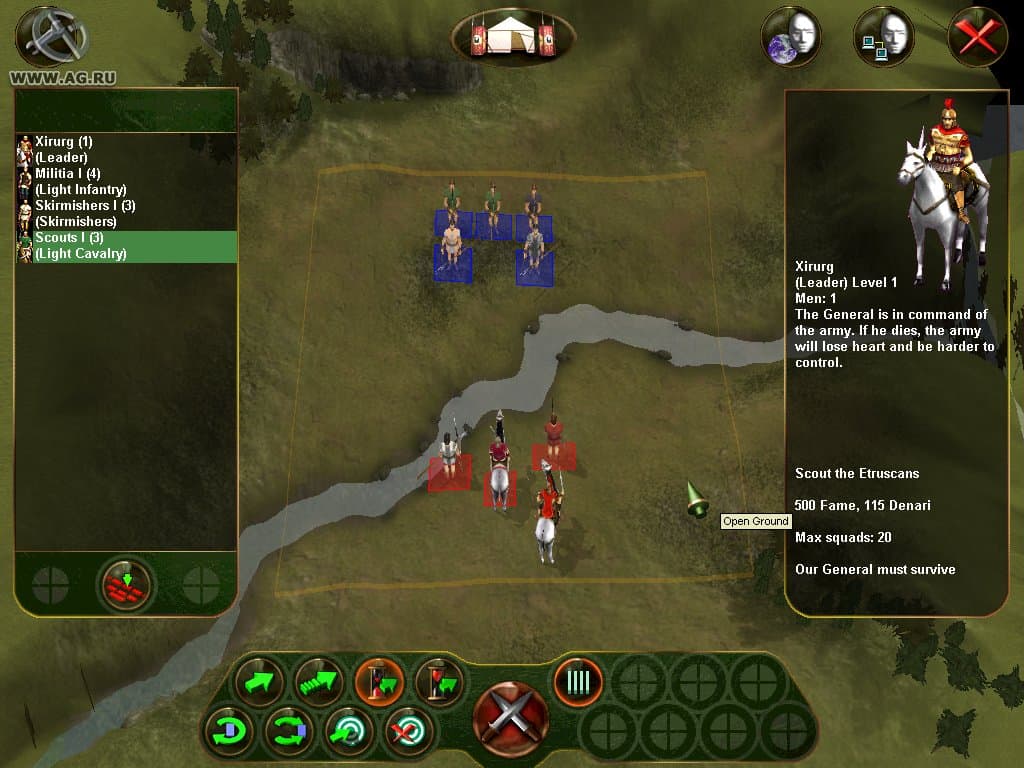Click the mask with network computers icon
The width and height of the screenshot is (1024, 768).
[884, 38]
